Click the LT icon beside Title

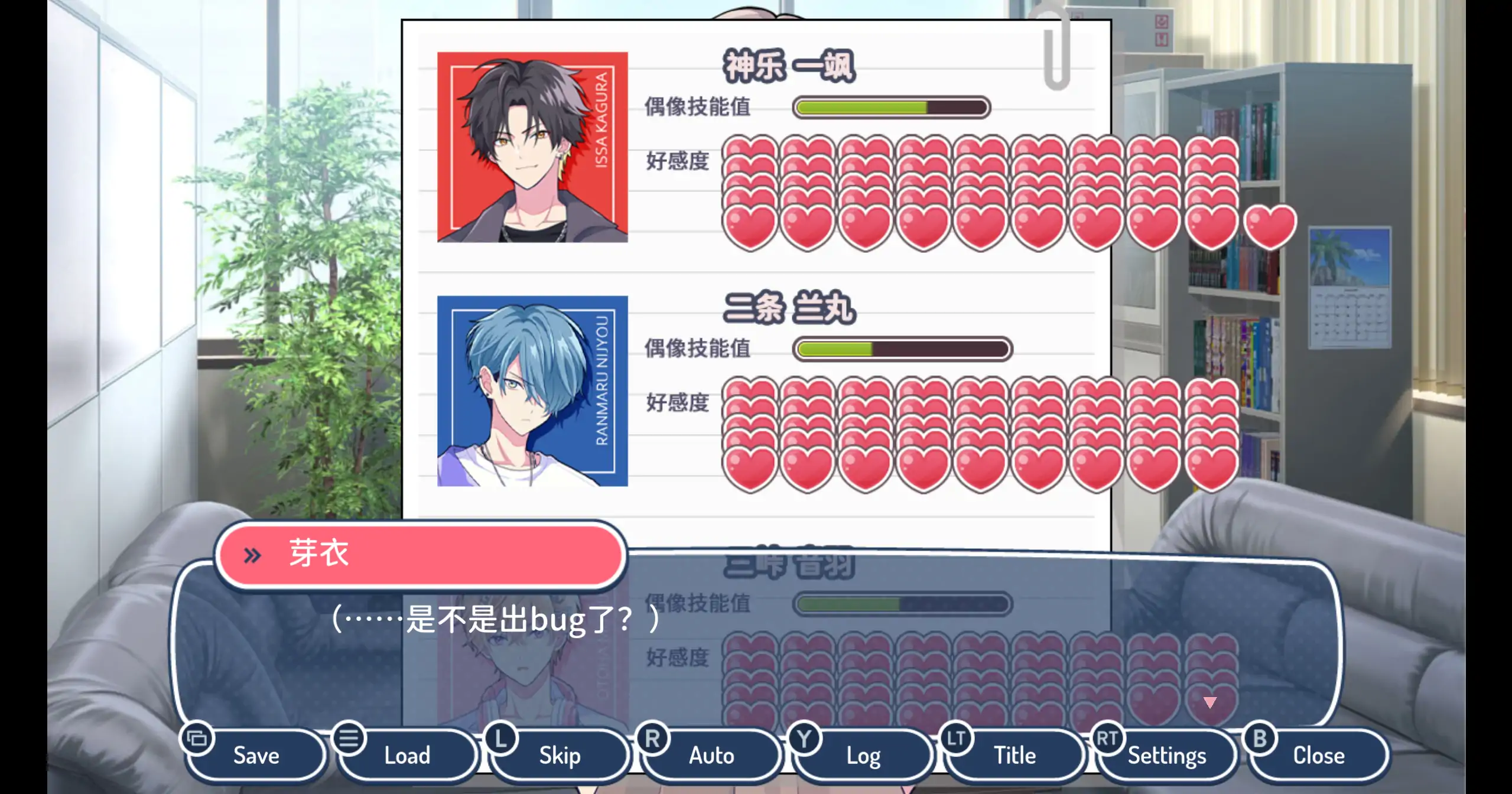pos(957,737)
